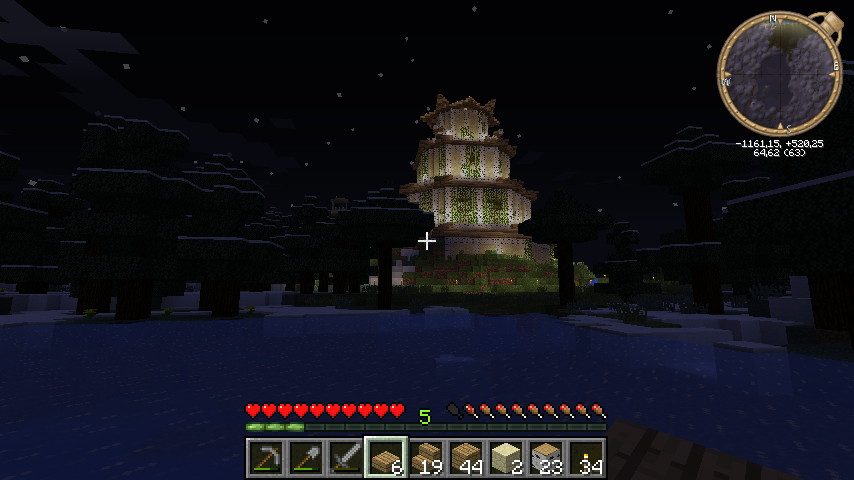The height and width of the screenshot is (480, 854).
Task: Choose the sword in the hotbar
Action: pos(345,458)
